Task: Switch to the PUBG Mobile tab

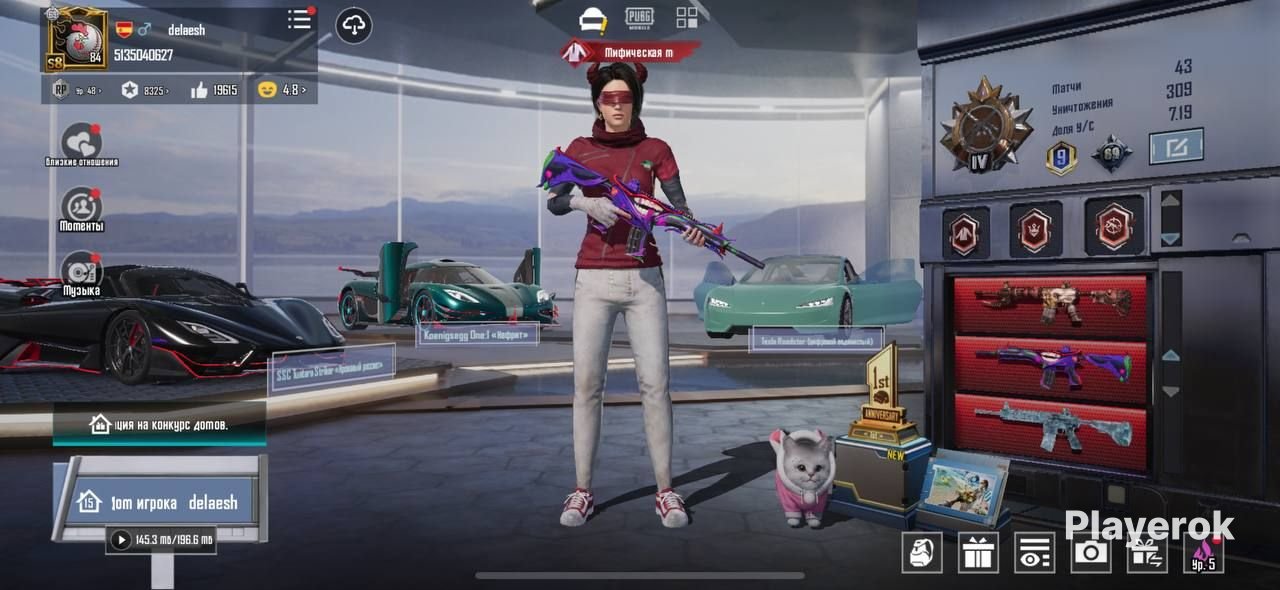Action: pos(639,18)
